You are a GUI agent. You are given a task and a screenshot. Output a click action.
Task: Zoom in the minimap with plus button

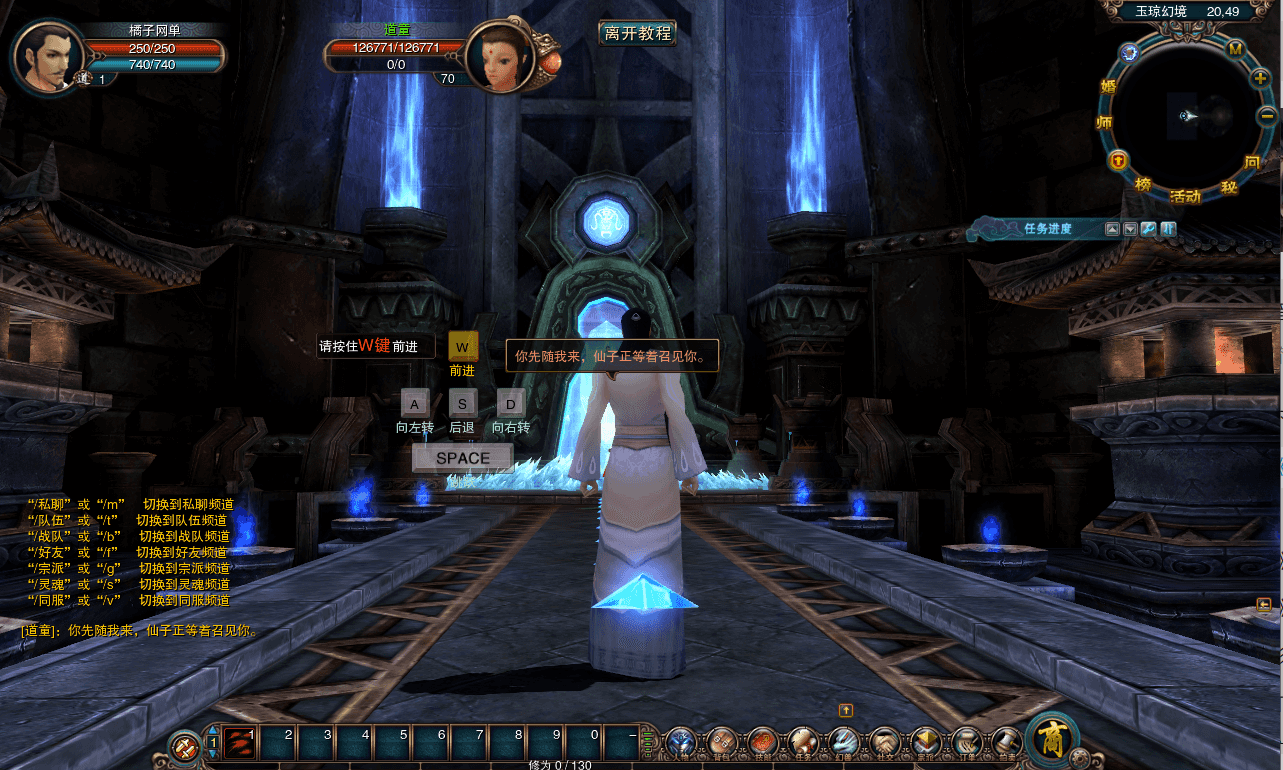pos(1260,77)
